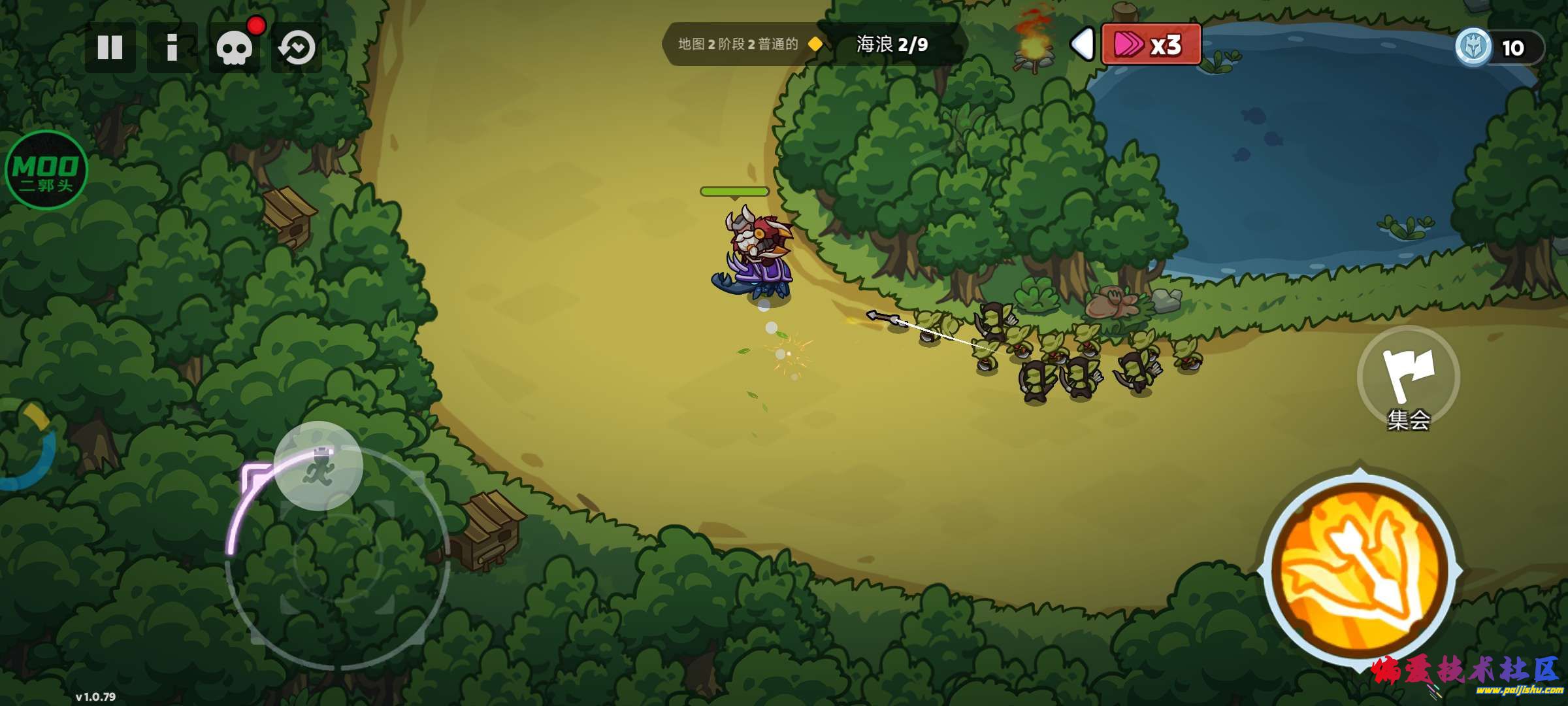Image resolution: width=1568 pixels, height=706 pixels.
Task: Open the skull enemy list icon
Action: point(235,48)
